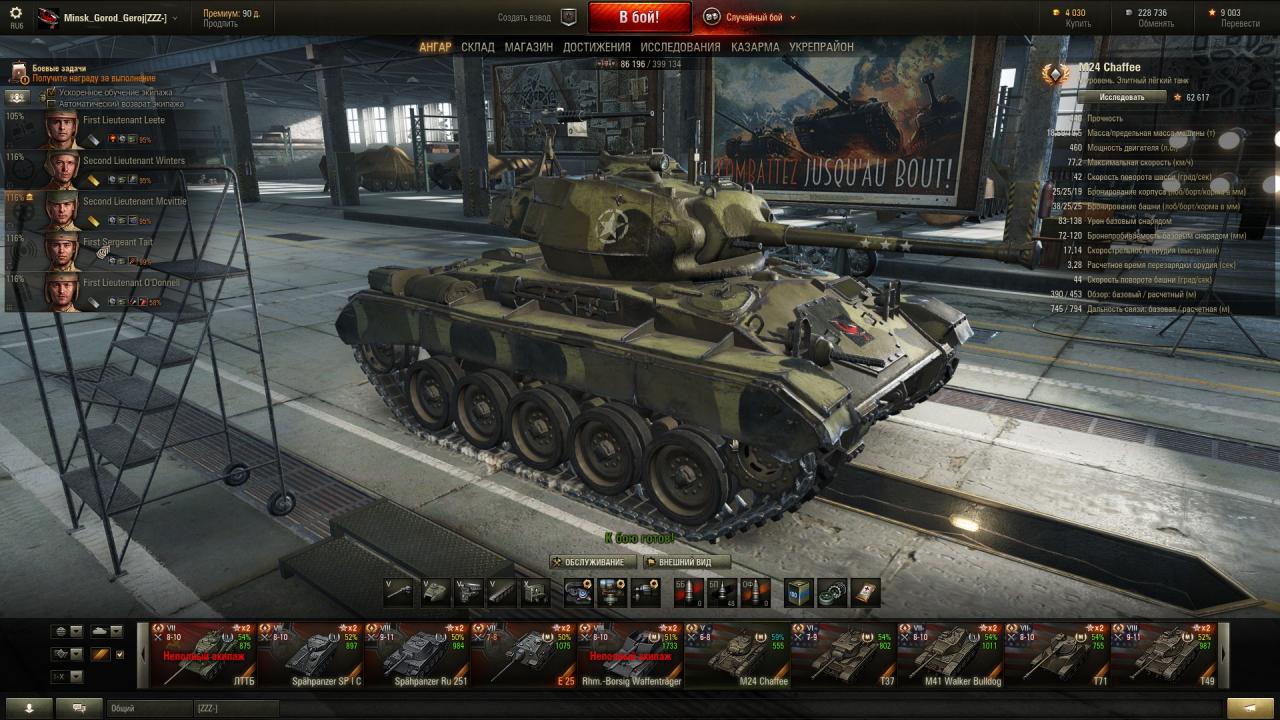Go to the Исследования tab

[680, 47]
